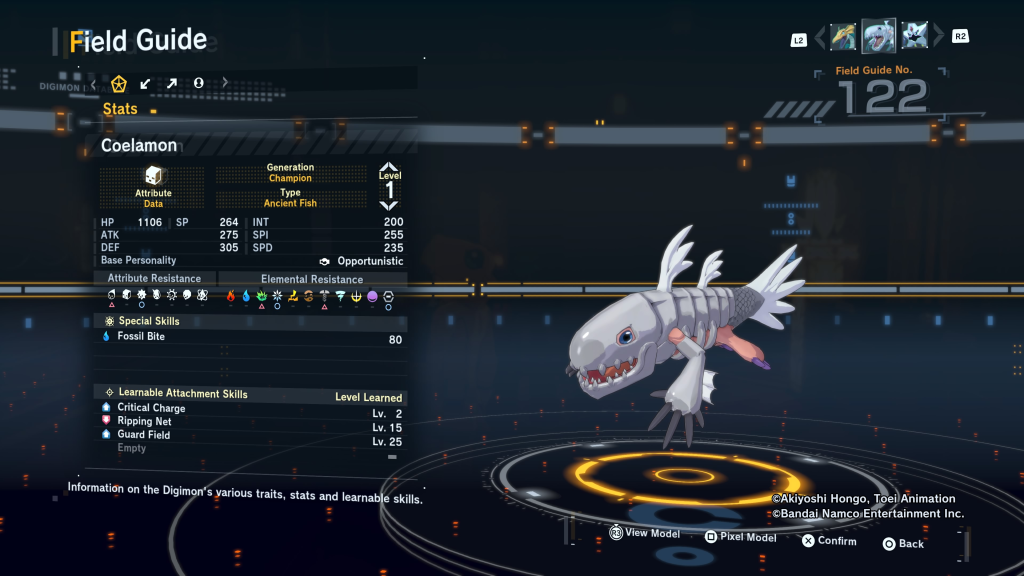Click the left chevron beside the tab icons
The height and width of the screenshot is (576, 1024).
pos(93,83)
